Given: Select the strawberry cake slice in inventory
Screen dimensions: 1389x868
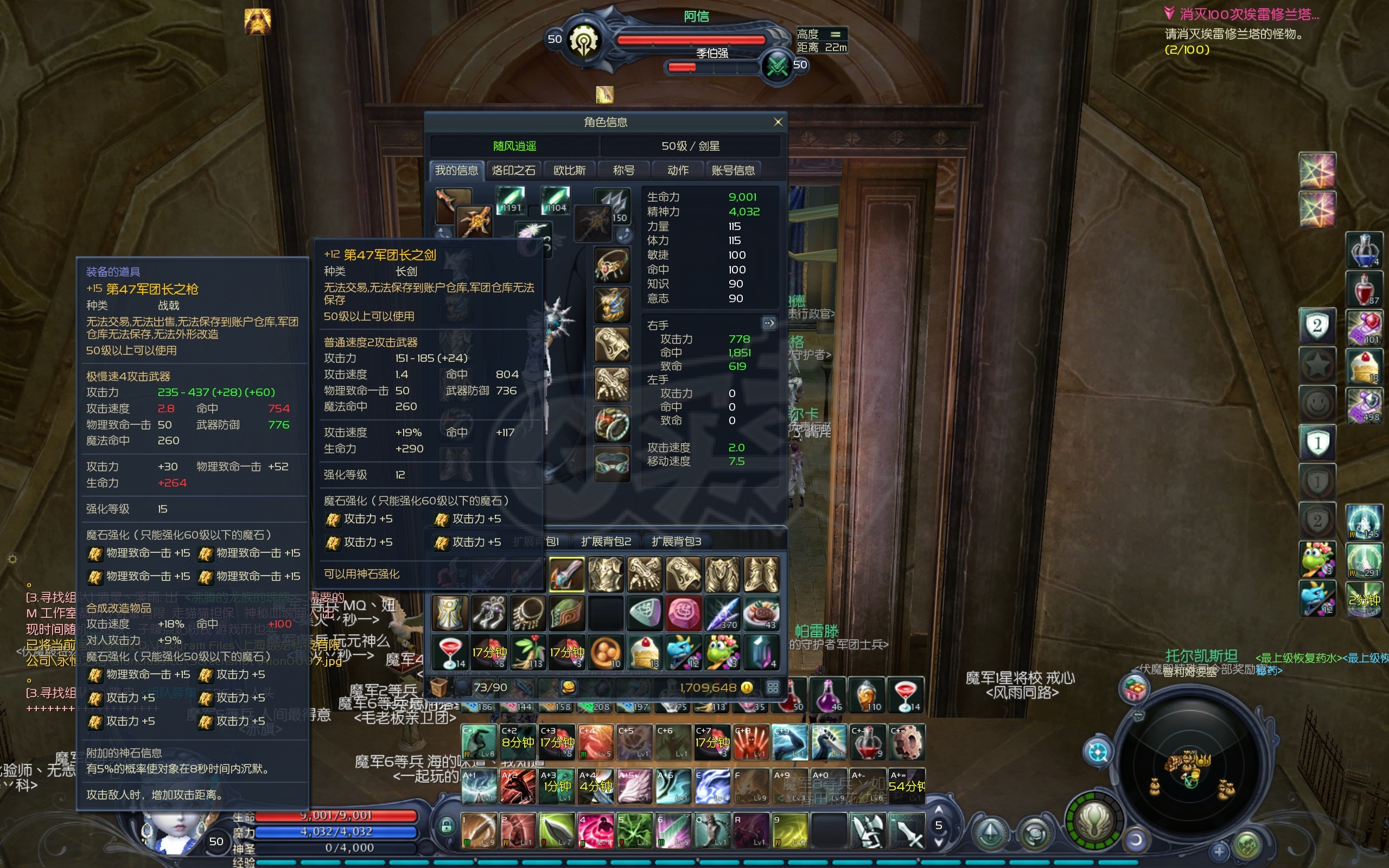Looking at the screenshot, I should (645, 652).
